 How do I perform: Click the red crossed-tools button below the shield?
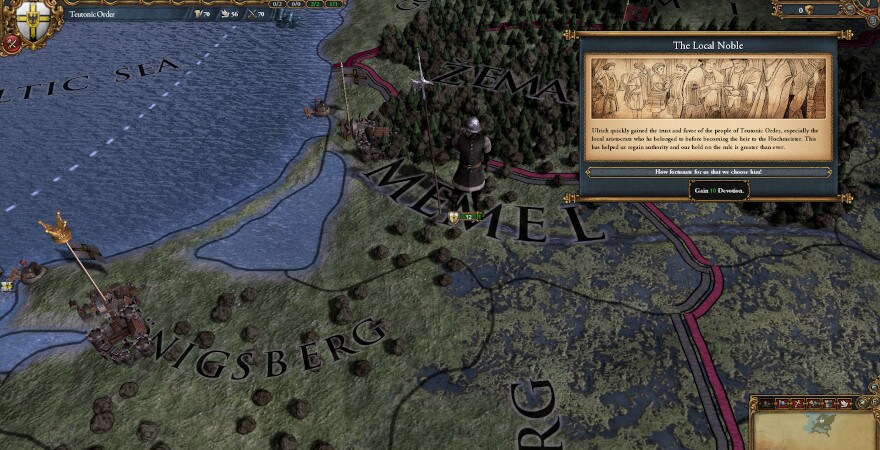click(10, 44)
